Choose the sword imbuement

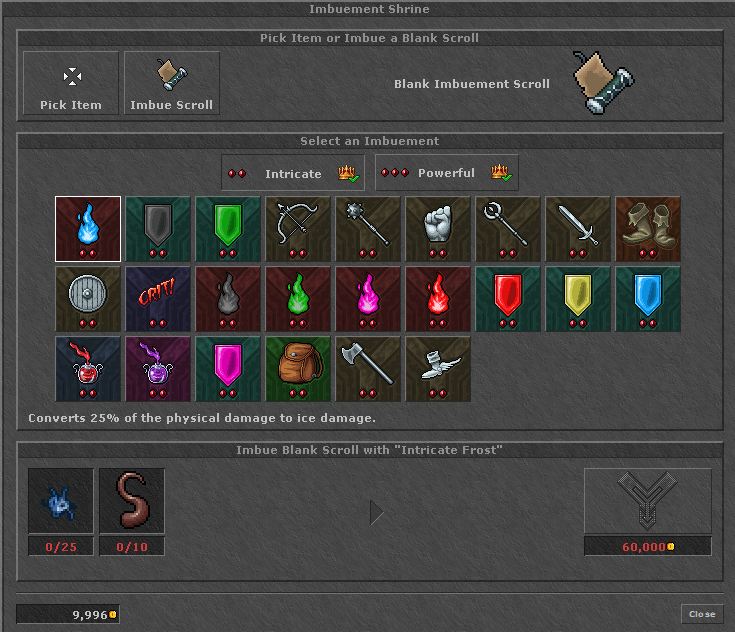[578, 229]
